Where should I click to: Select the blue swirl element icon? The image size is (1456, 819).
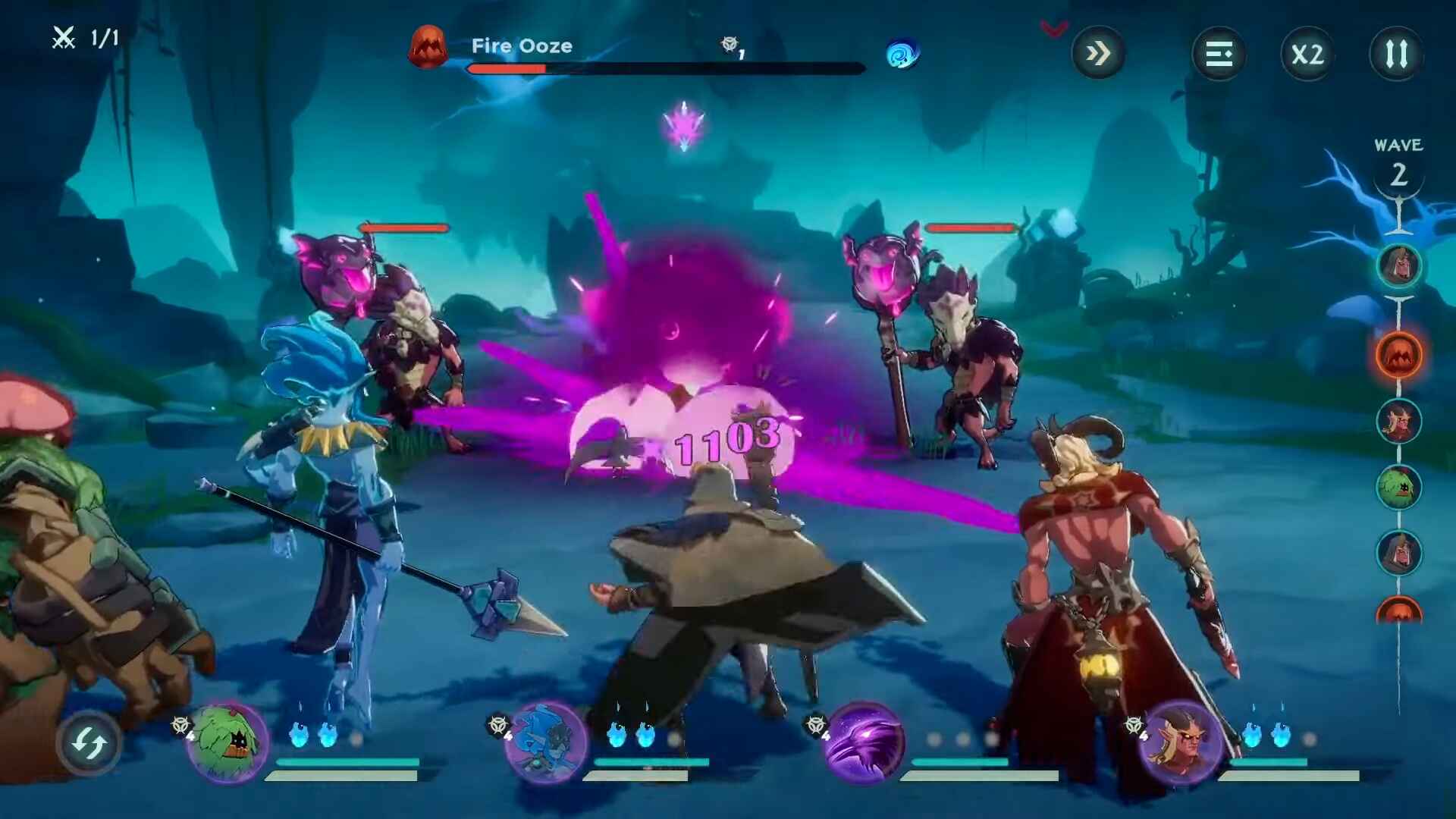[902, 55]
